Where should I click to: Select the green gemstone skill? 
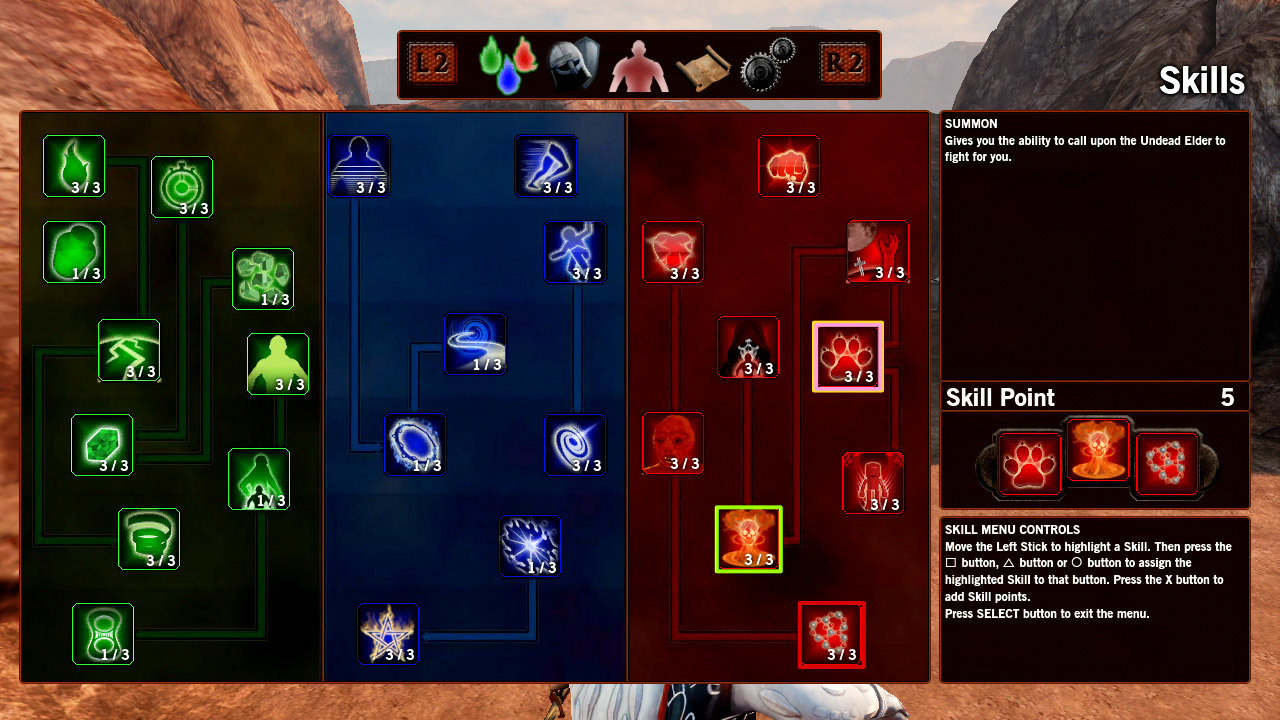point(102,445)
